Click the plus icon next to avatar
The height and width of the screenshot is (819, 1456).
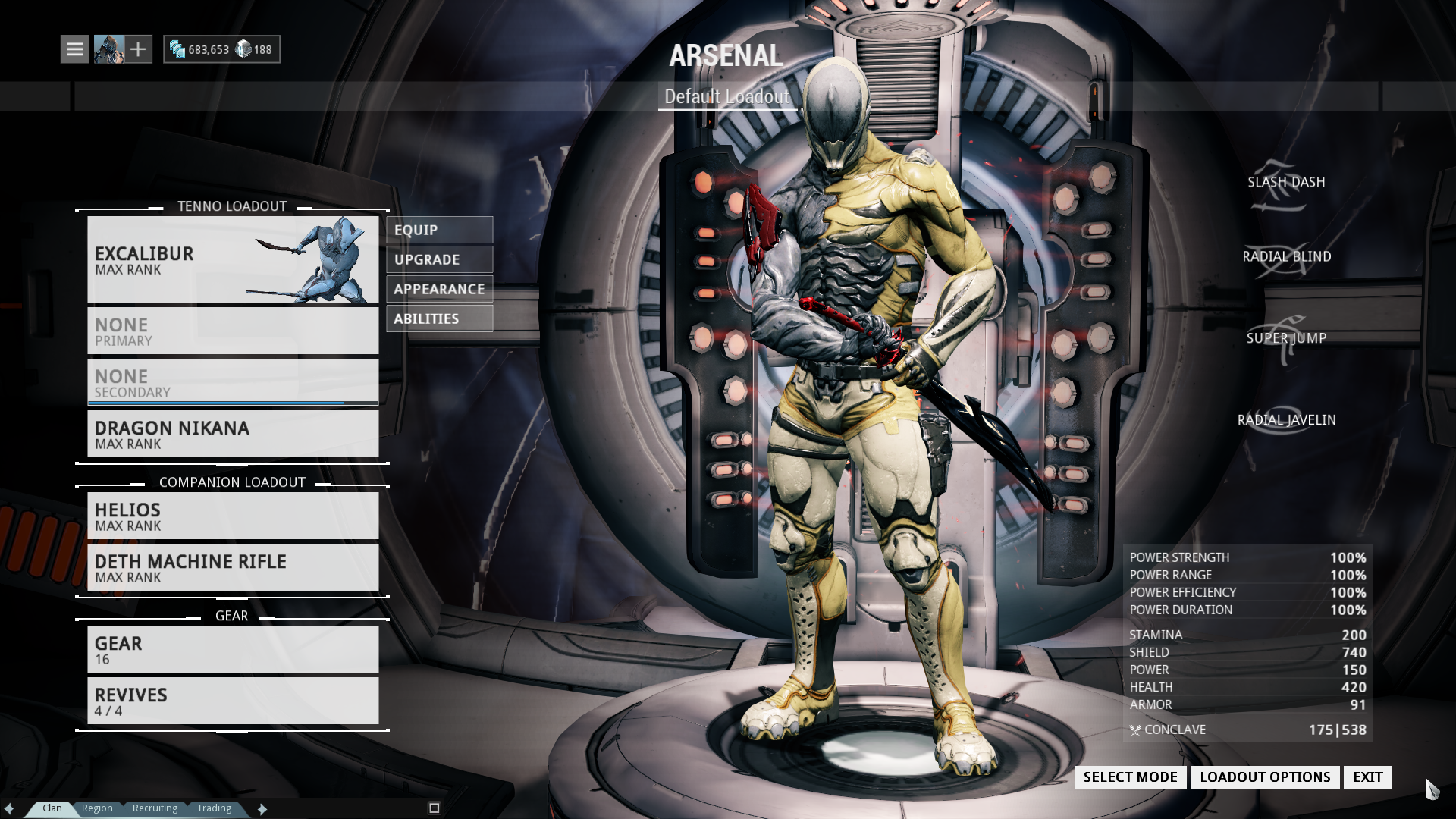point(138,49)
